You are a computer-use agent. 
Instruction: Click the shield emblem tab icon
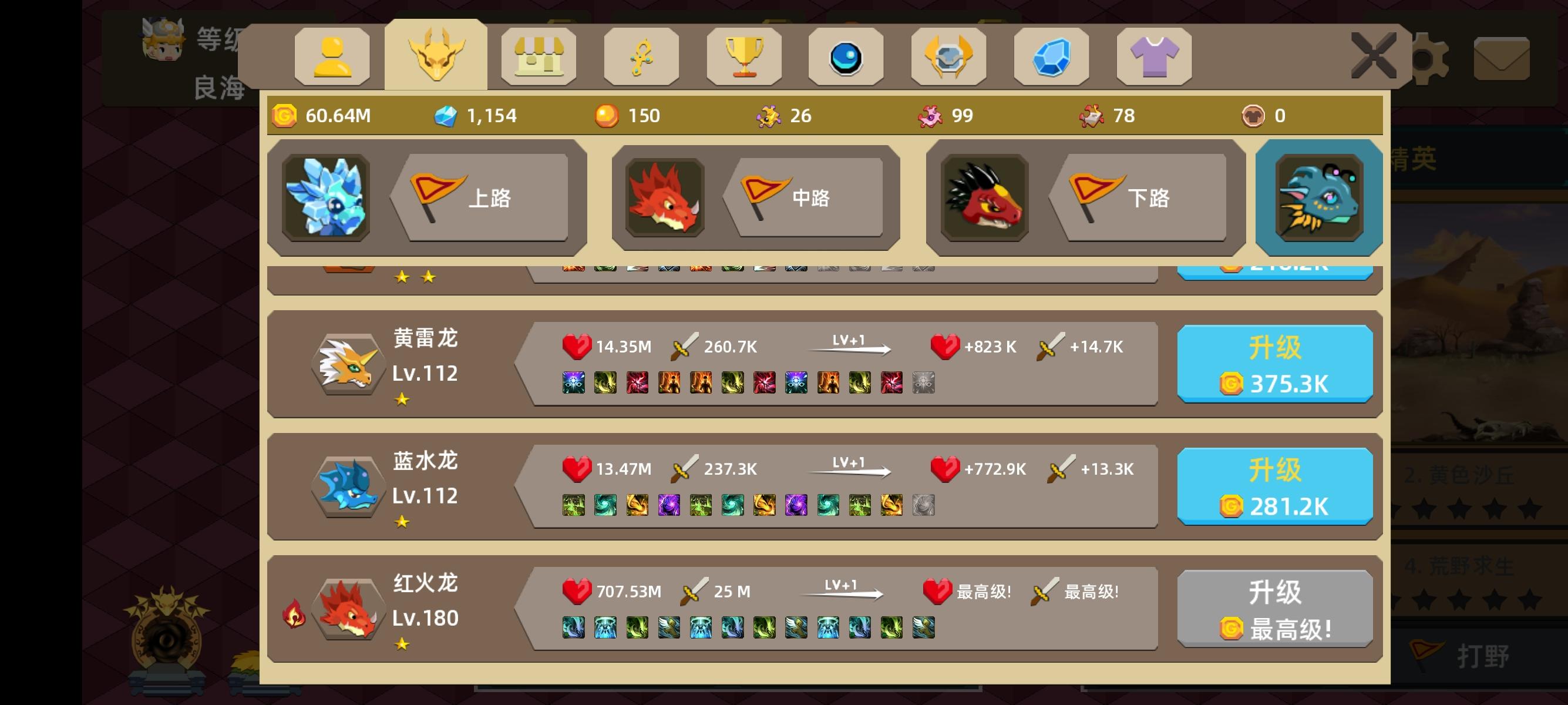pos(949,56)
